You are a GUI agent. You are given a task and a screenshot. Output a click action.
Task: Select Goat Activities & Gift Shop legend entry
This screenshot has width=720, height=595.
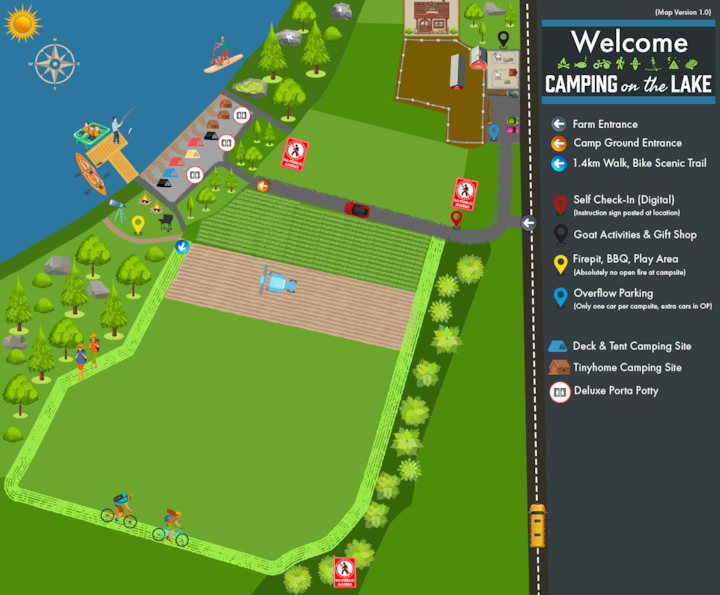pos(634,235)
